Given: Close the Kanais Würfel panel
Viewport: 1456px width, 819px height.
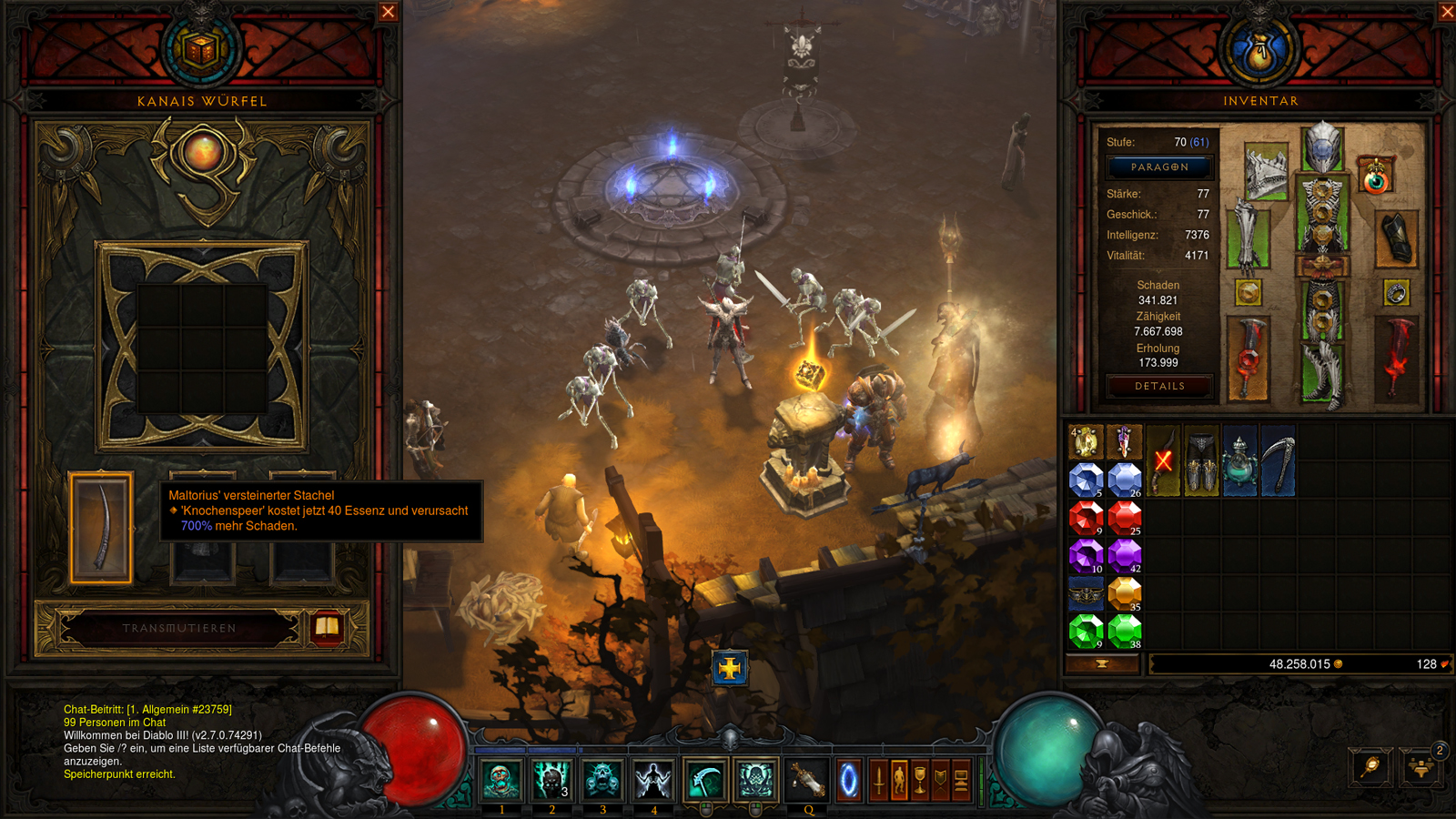Looking at the screenshot, I should [389, 12].
